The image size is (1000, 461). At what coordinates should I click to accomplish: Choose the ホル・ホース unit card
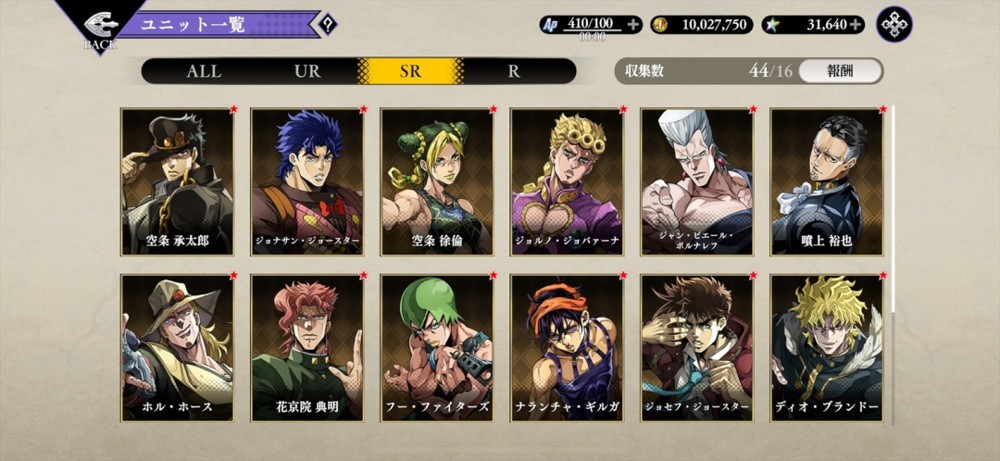coord(178,348)
